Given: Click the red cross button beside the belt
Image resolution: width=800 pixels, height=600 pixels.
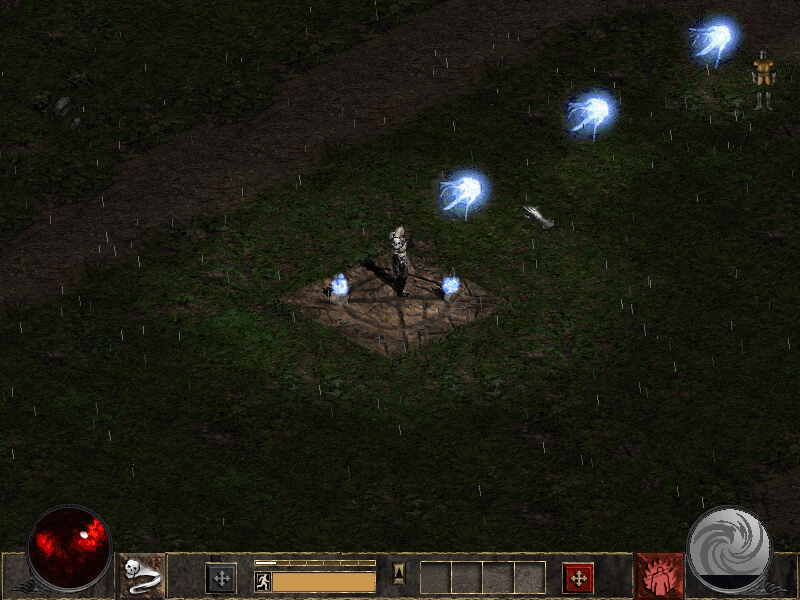Looking at the screenshot, I should [x=578, y=577].
